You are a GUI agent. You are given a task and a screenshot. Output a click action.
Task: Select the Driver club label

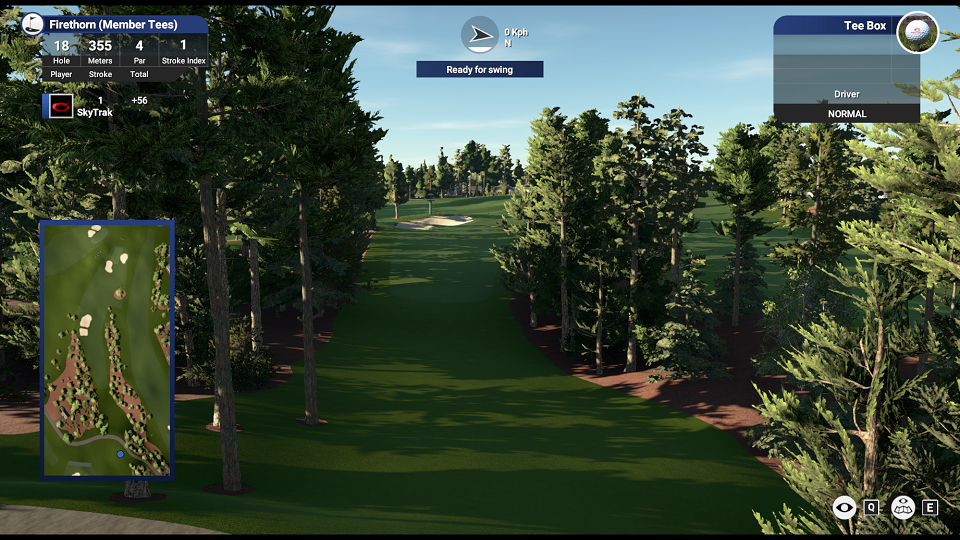tap(847, 94)
